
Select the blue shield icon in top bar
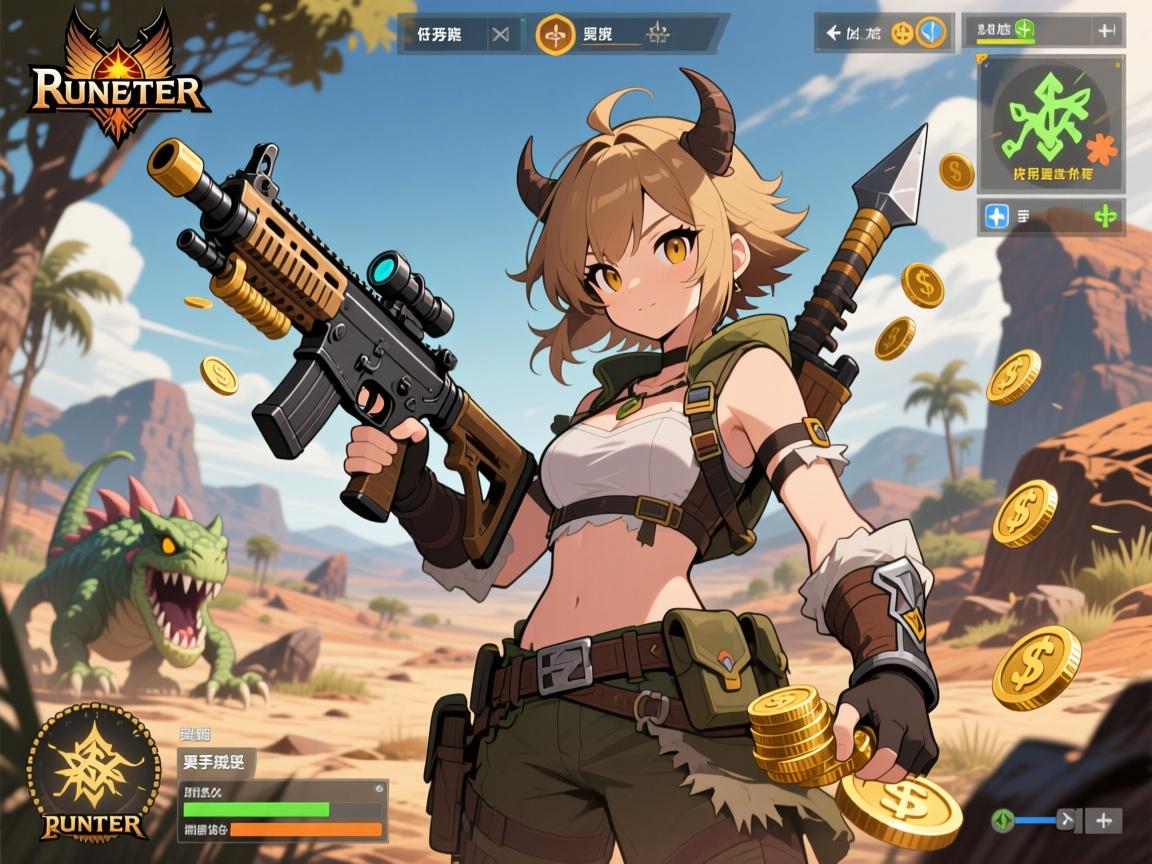click(932, 33)
